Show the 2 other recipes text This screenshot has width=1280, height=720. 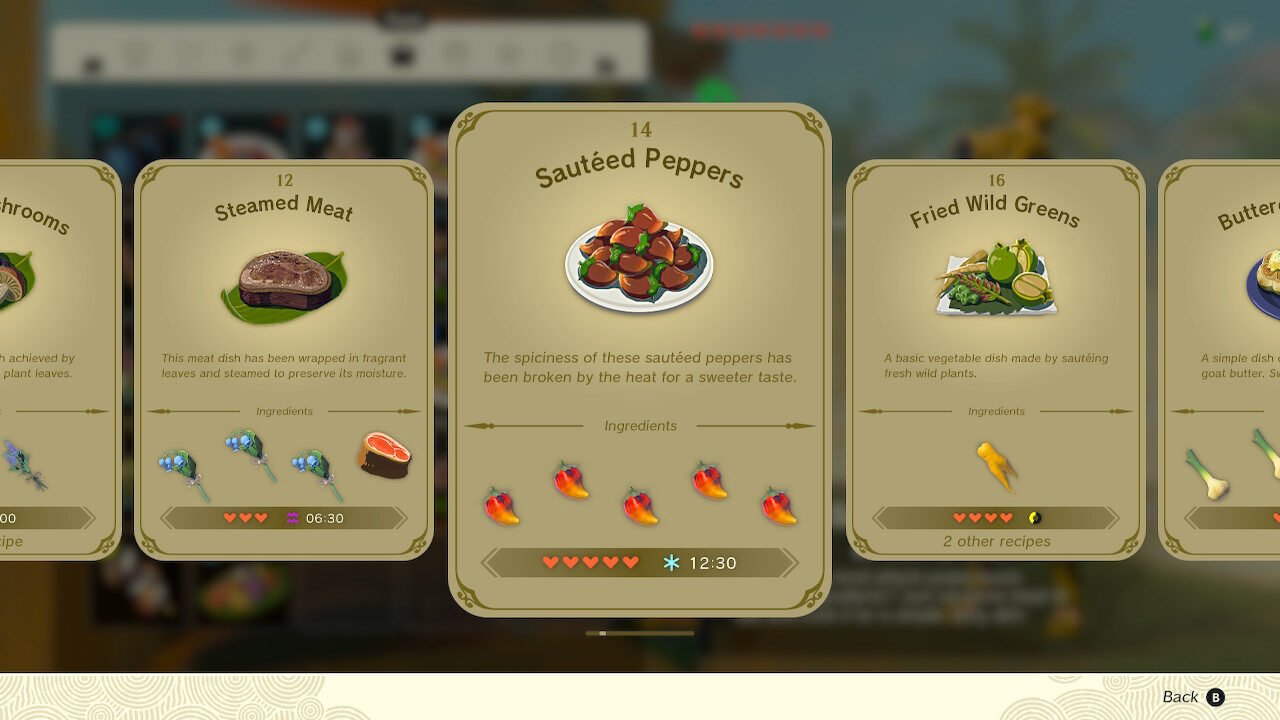tap(996, 541)
